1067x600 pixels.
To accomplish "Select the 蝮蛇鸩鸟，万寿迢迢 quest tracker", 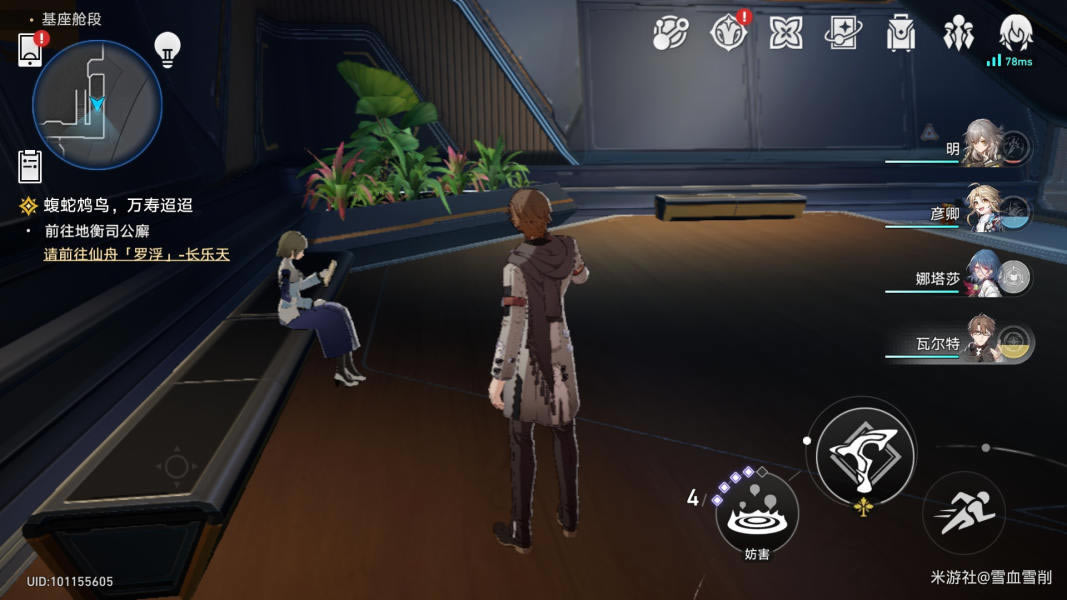I will point(118,206).
